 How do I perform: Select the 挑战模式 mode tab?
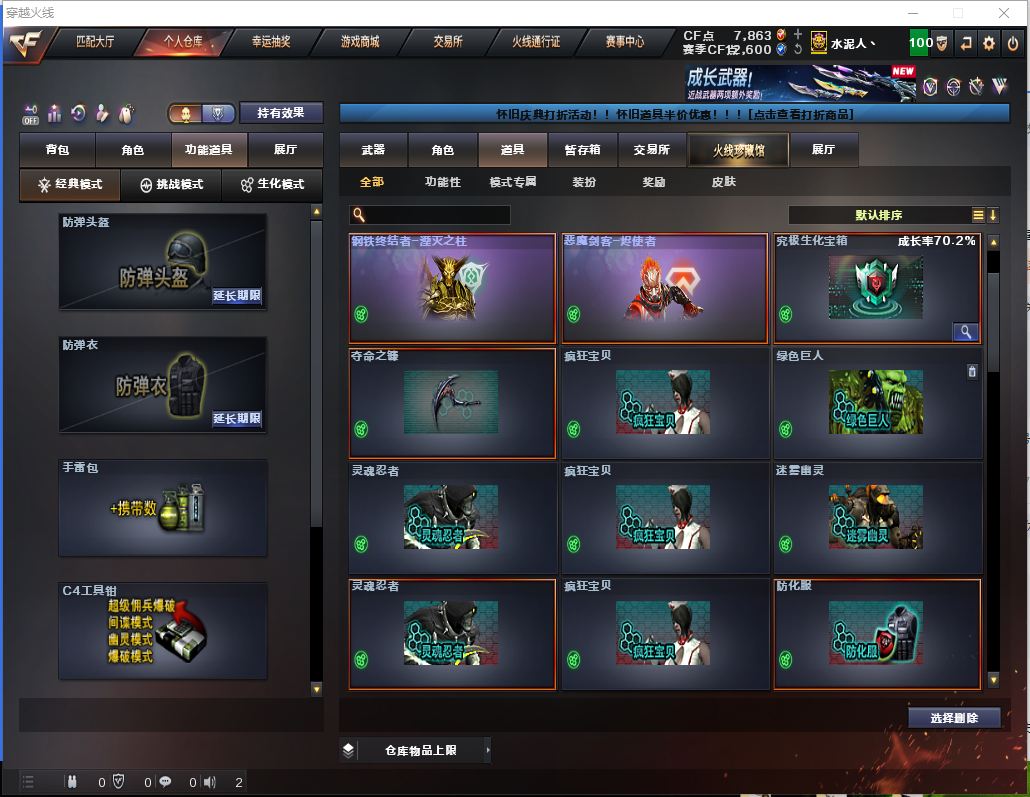click(171, 185)
